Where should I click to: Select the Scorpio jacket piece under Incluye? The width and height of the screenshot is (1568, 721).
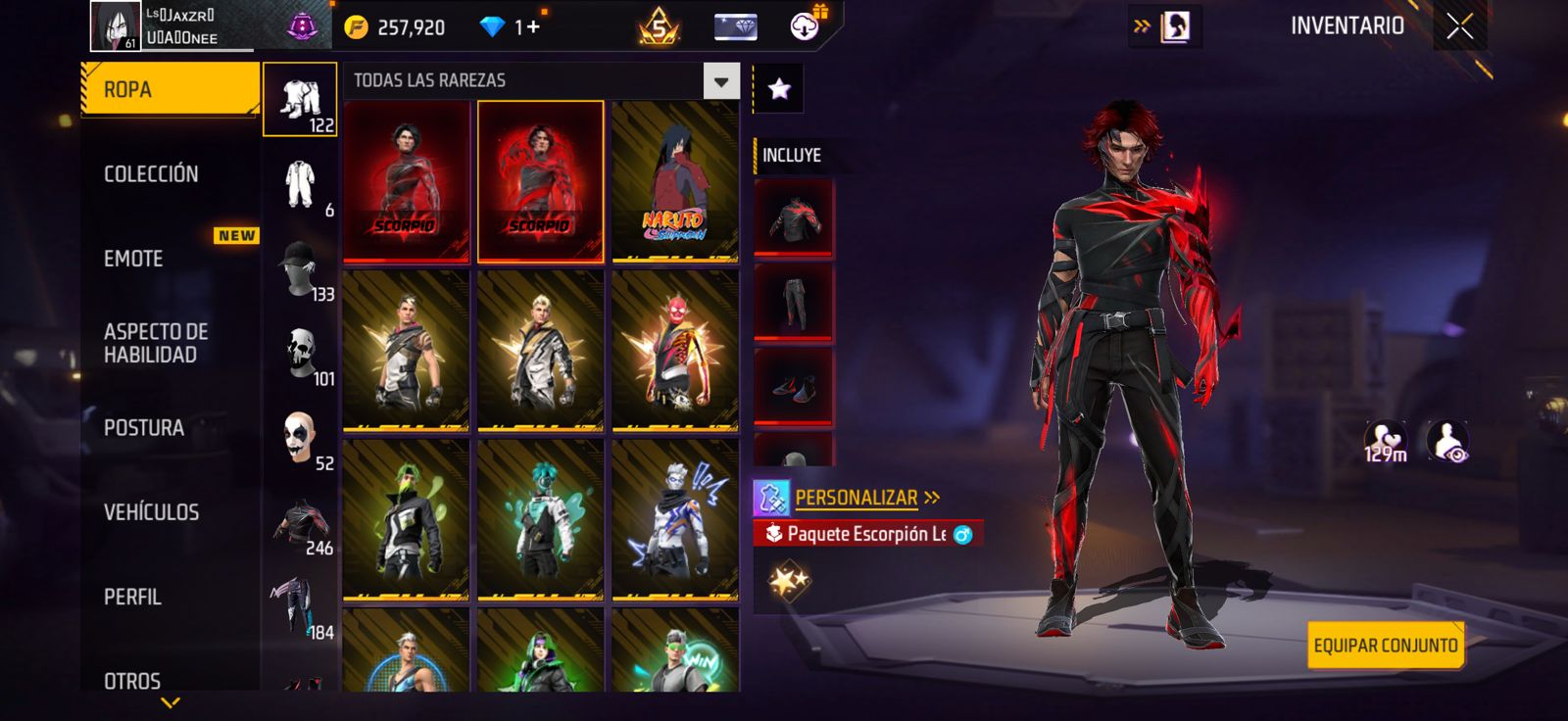pyautogui.click(x=794, y=218)
